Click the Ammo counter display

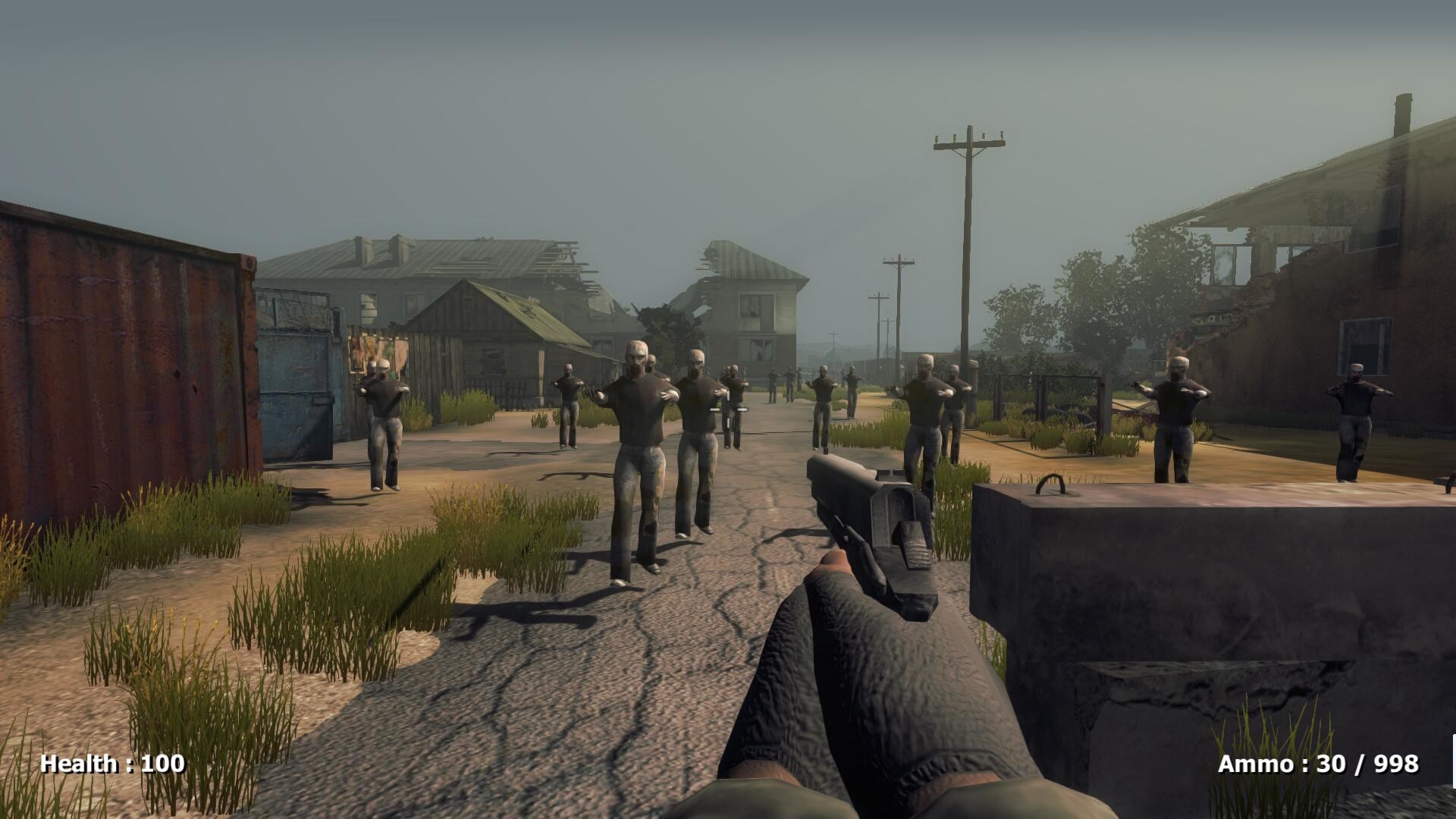[1321, 764]
